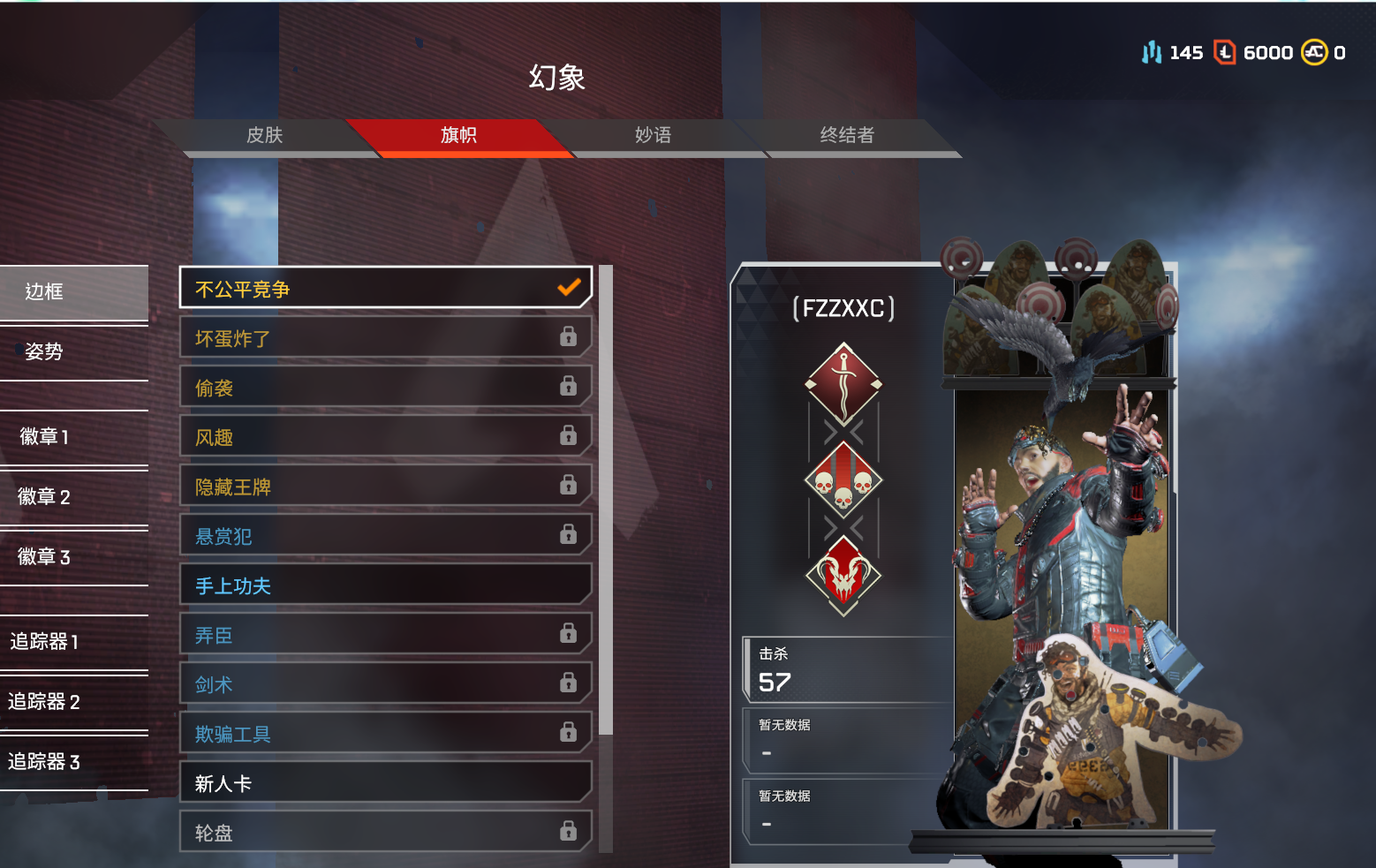Image resolution: width=1376 pixels, height=868 pixels.
Task: Switch to the 追踪器 2 category
Action: [x=42, y=702]
